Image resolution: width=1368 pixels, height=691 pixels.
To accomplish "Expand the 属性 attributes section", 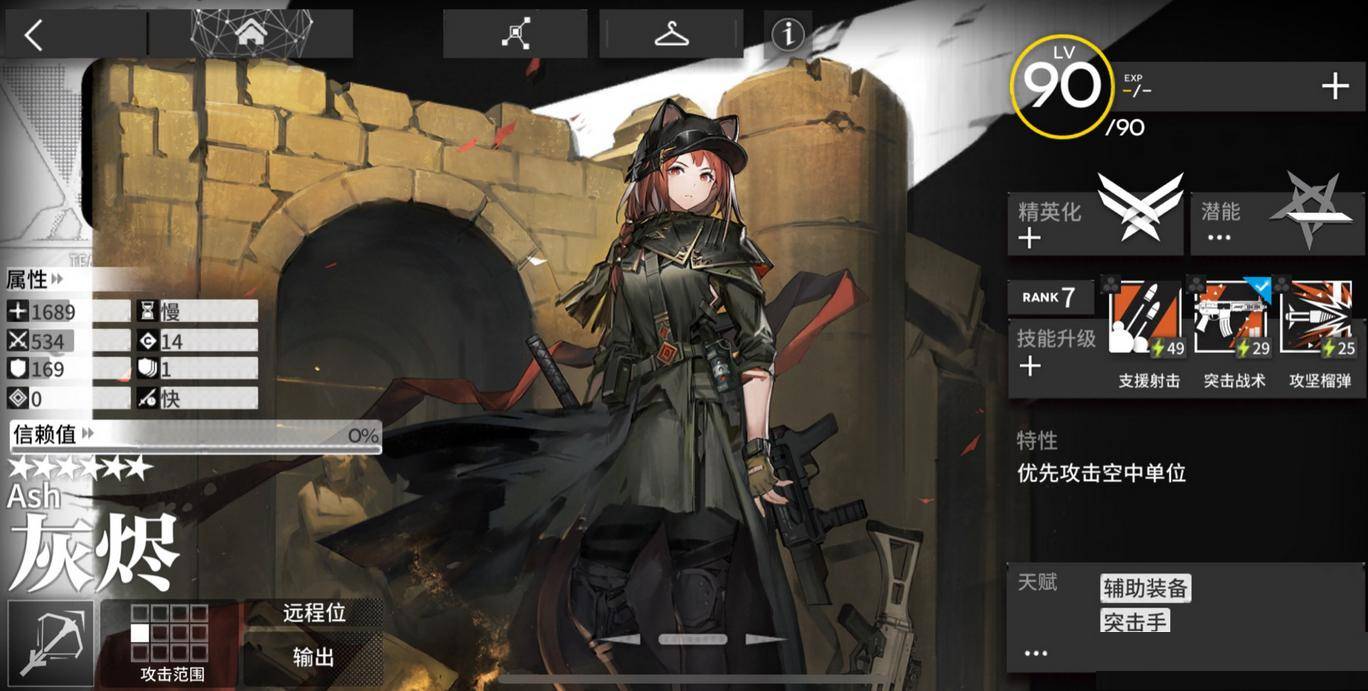I will point(36,279).
